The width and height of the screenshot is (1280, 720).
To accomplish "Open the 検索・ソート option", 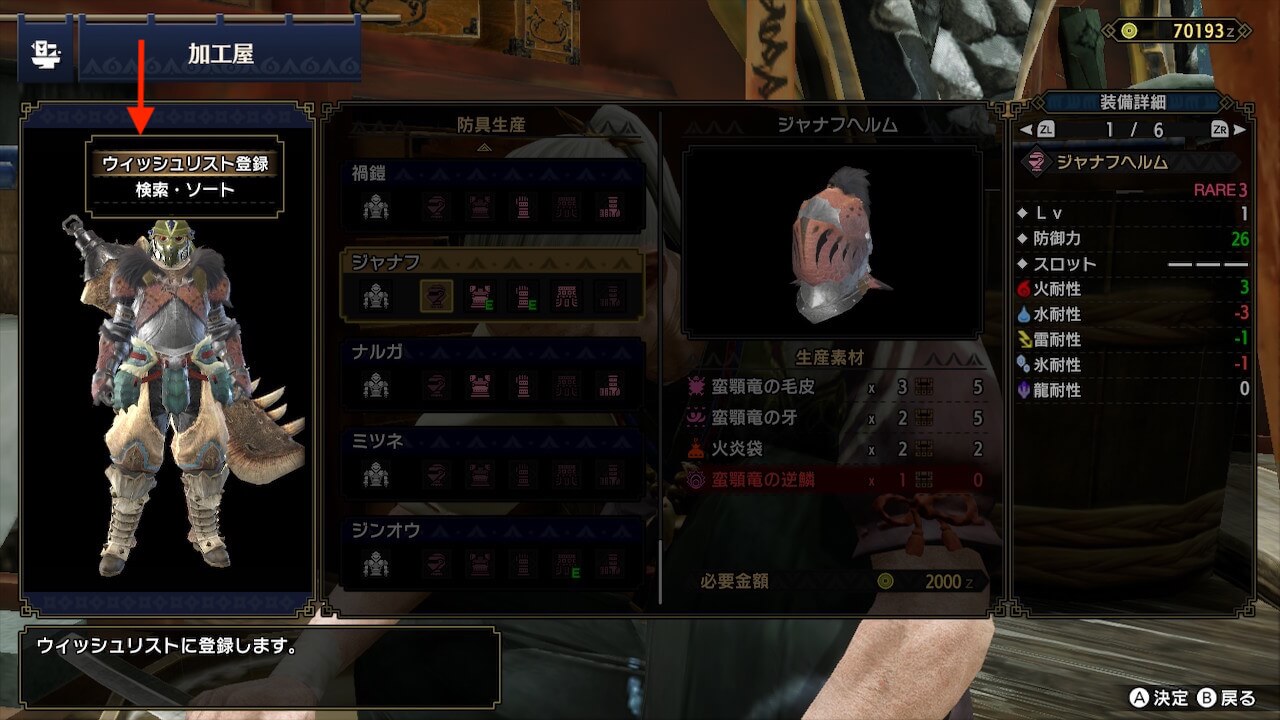I will pos(185,189).
